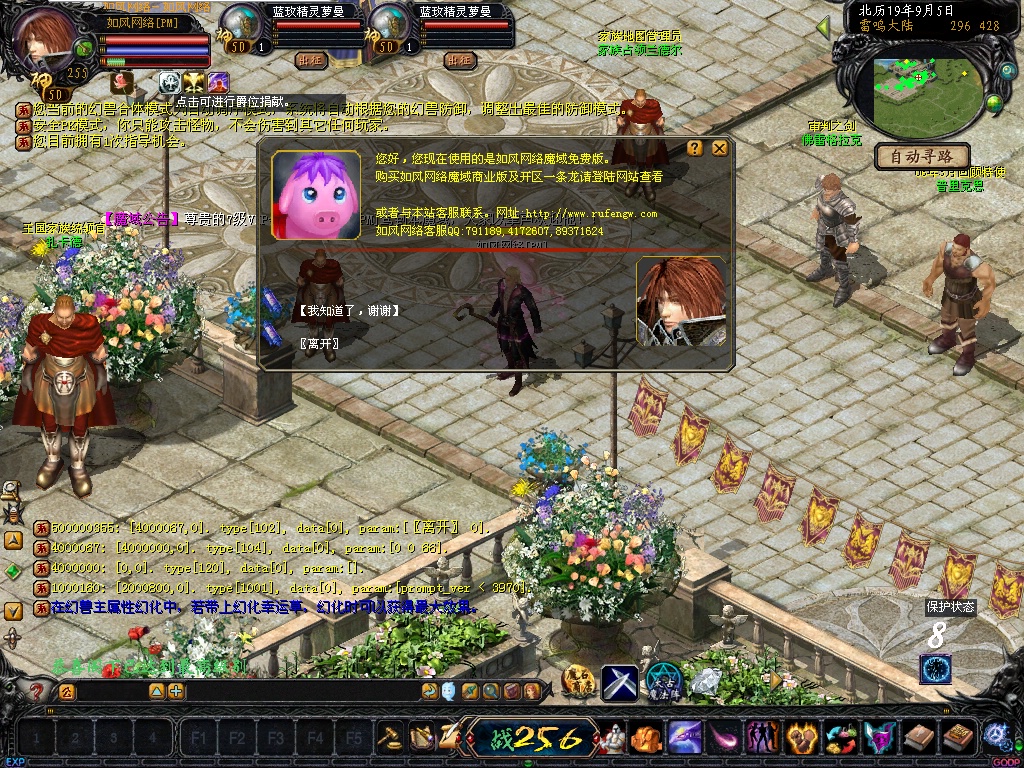Click the 自动寻路 auto-pathfinding button
Image resolution: width=1024 pixels, height=768 pixels.
coord(922,156)
